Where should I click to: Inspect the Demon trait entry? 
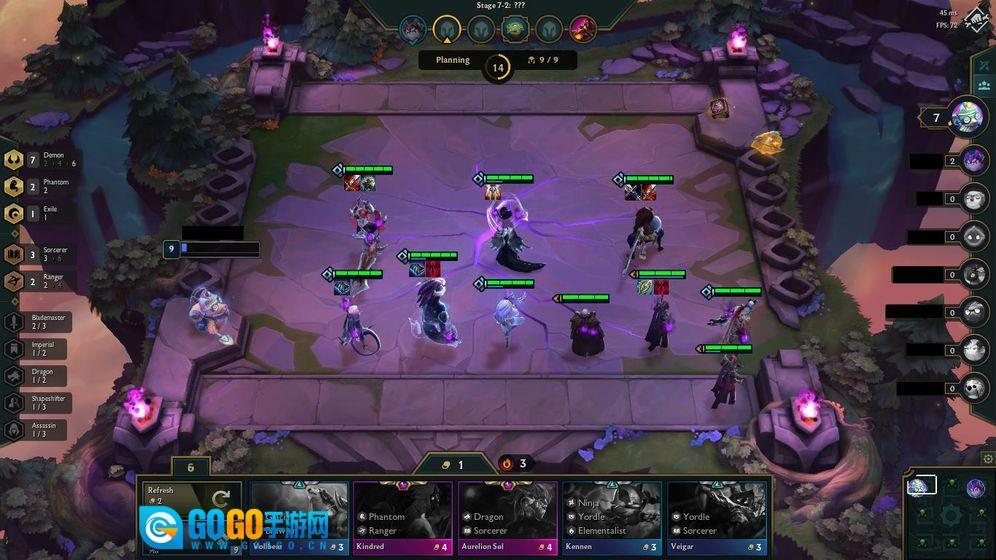tap(16, 160)
